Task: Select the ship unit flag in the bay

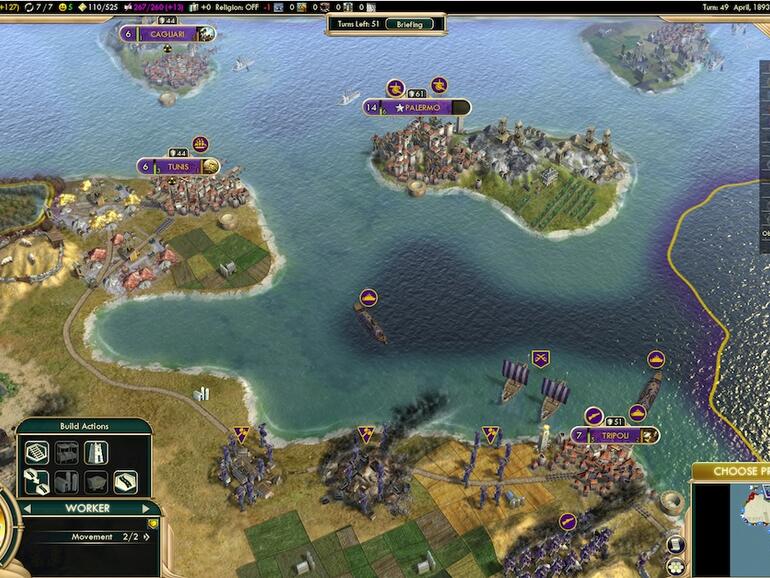Action: click(x=368, y=298)
